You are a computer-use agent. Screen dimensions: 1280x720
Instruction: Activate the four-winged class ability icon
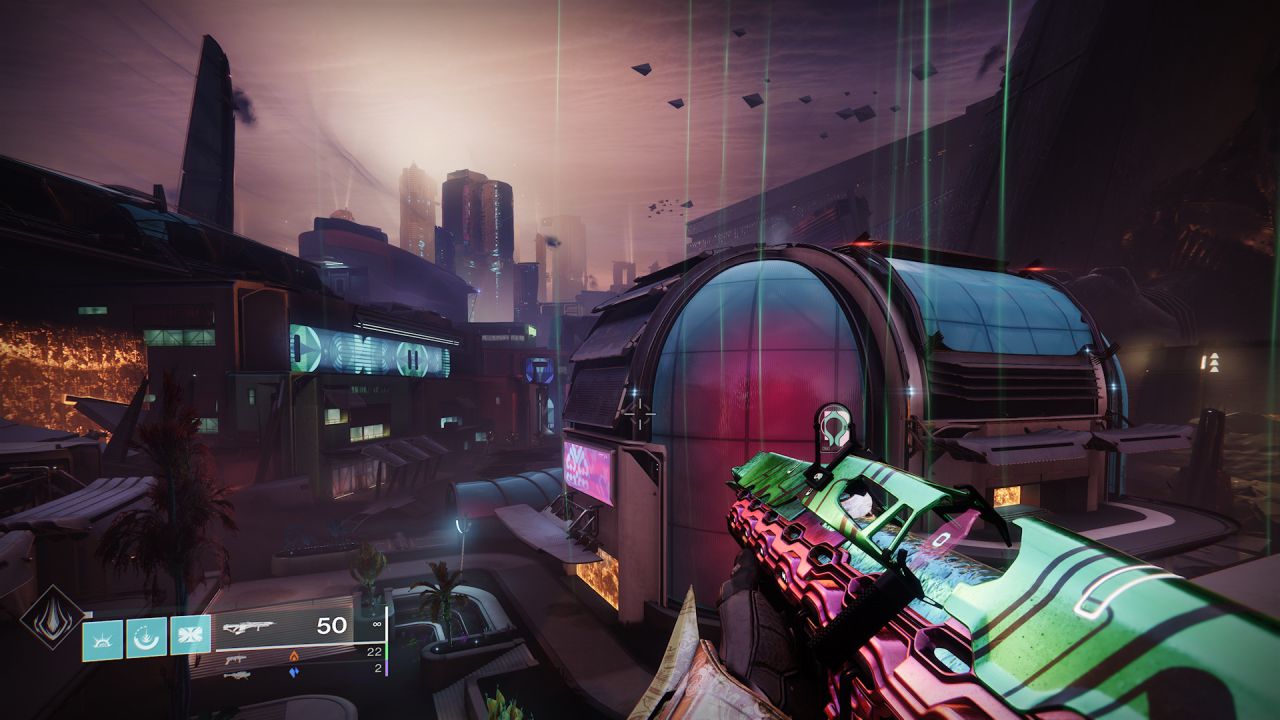[190, 635]
